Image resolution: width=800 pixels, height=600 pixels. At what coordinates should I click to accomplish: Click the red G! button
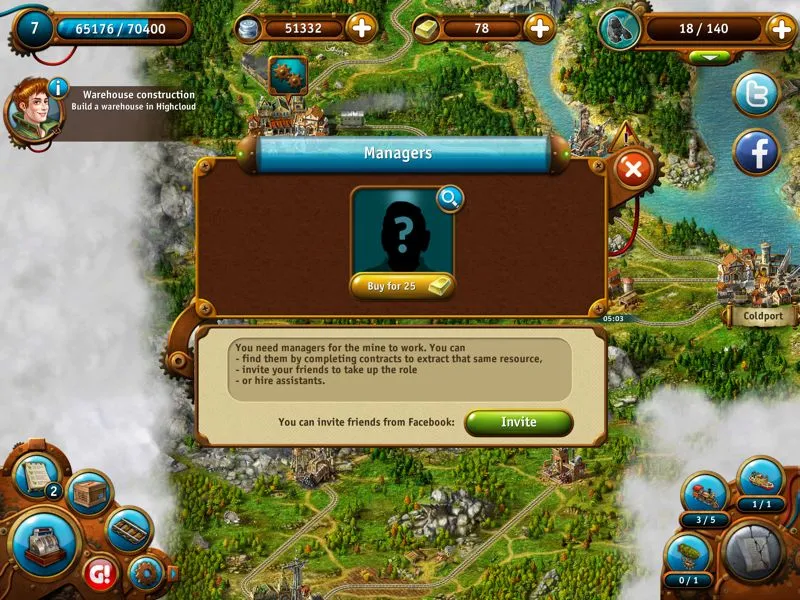point(100,572)
